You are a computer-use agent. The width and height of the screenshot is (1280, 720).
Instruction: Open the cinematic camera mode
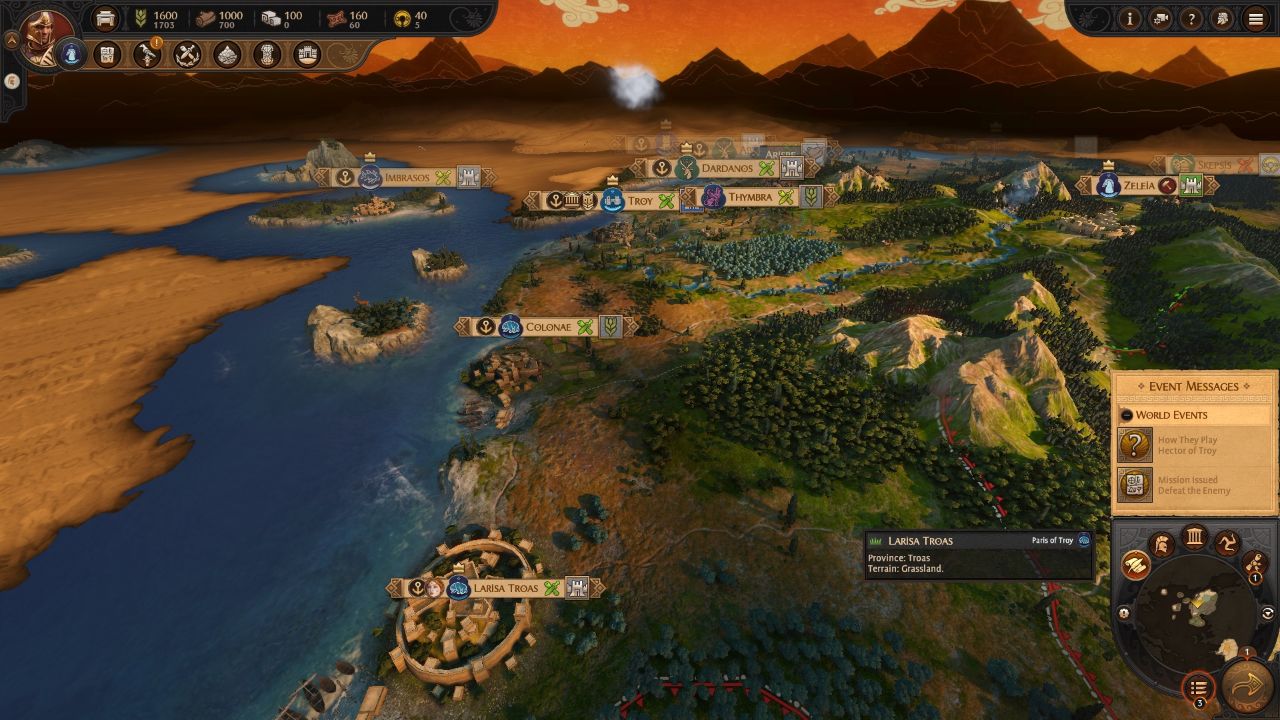(1161, 19)
